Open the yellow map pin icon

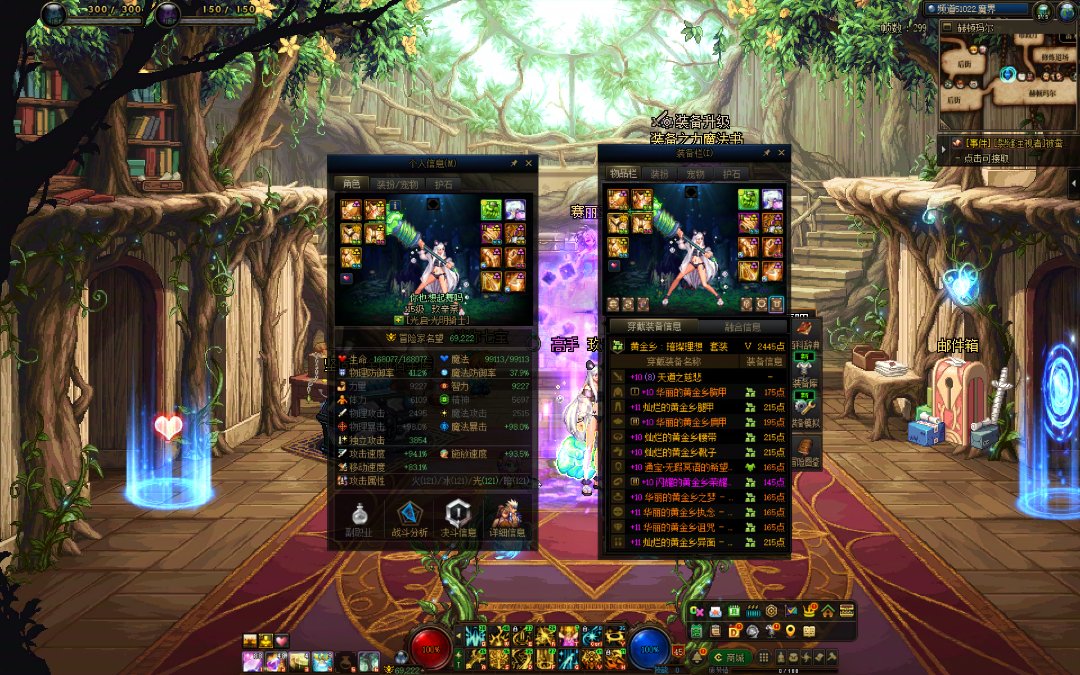pyautogui.click(x=790, y=631)
